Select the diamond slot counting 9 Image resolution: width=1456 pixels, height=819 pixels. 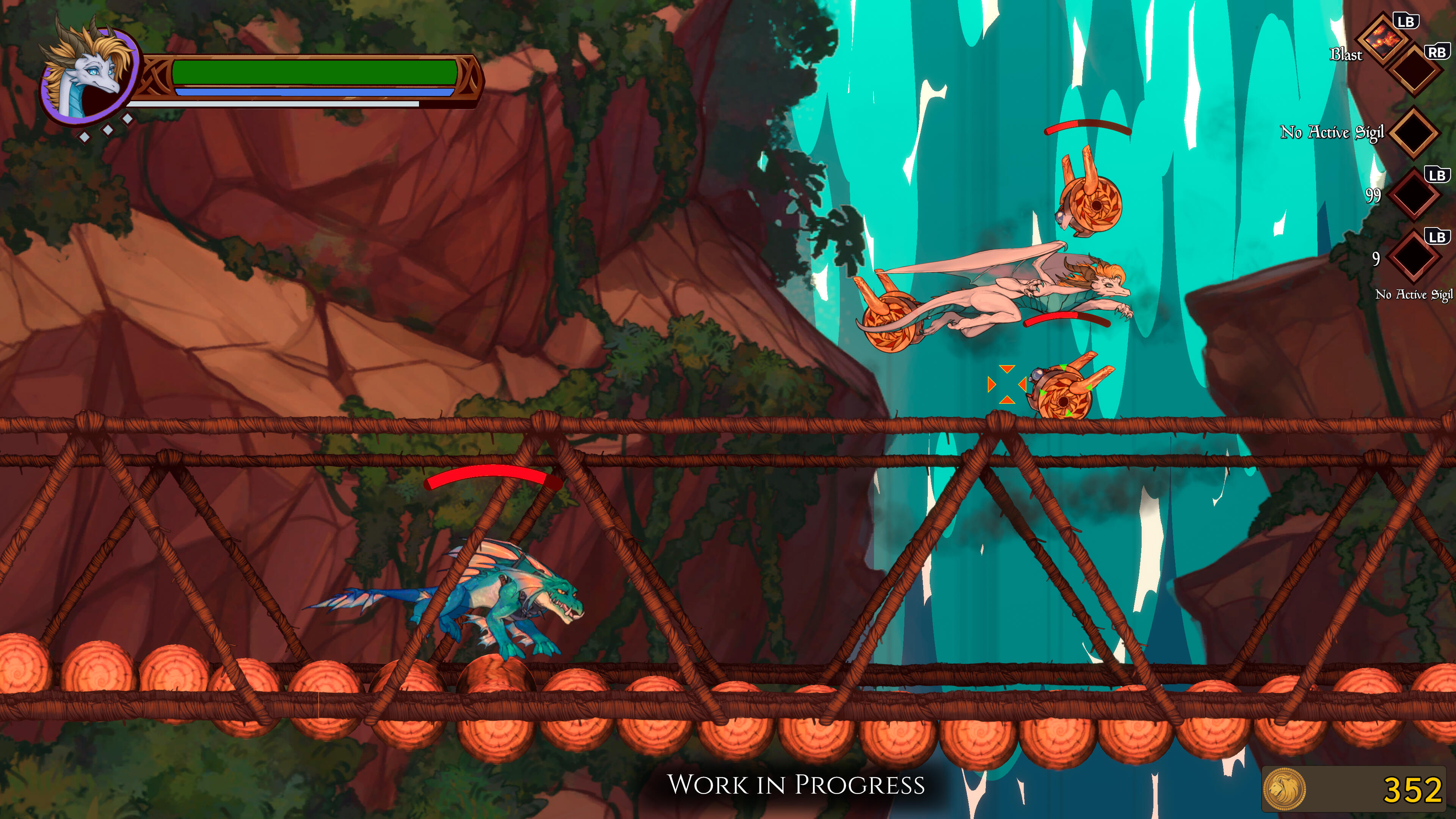(x=1414, y=257)
